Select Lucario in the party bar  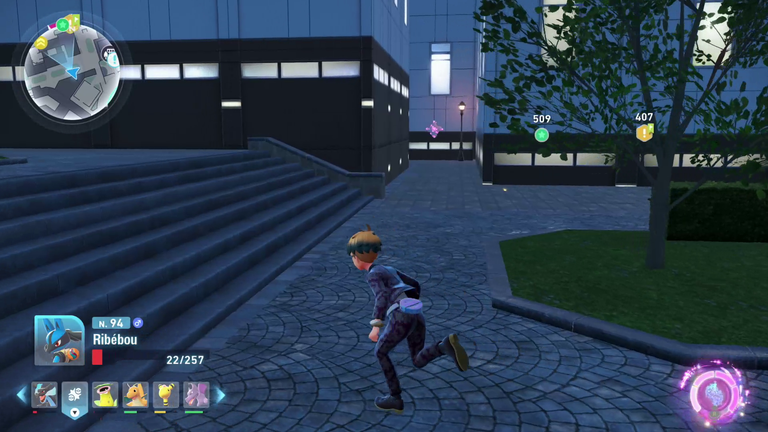pyautogui.click(x=44, y=394)
